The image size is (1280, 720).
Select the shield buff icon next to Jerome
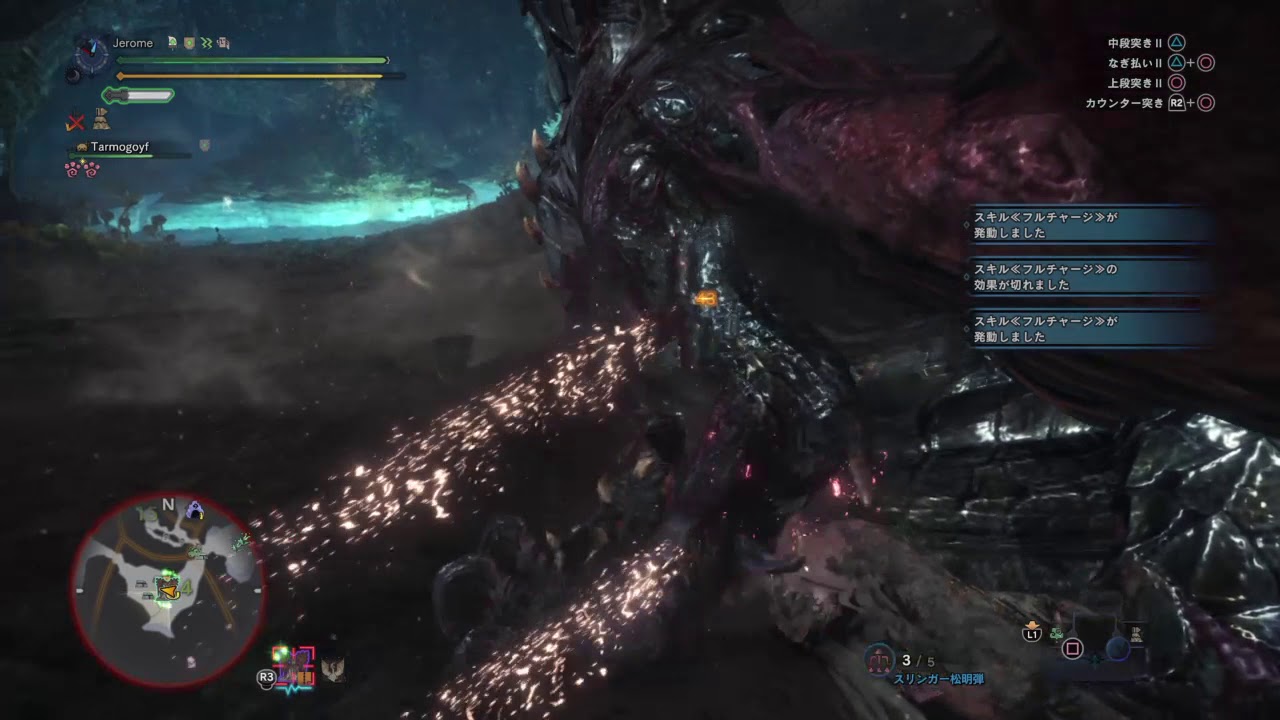coord(189,43)
